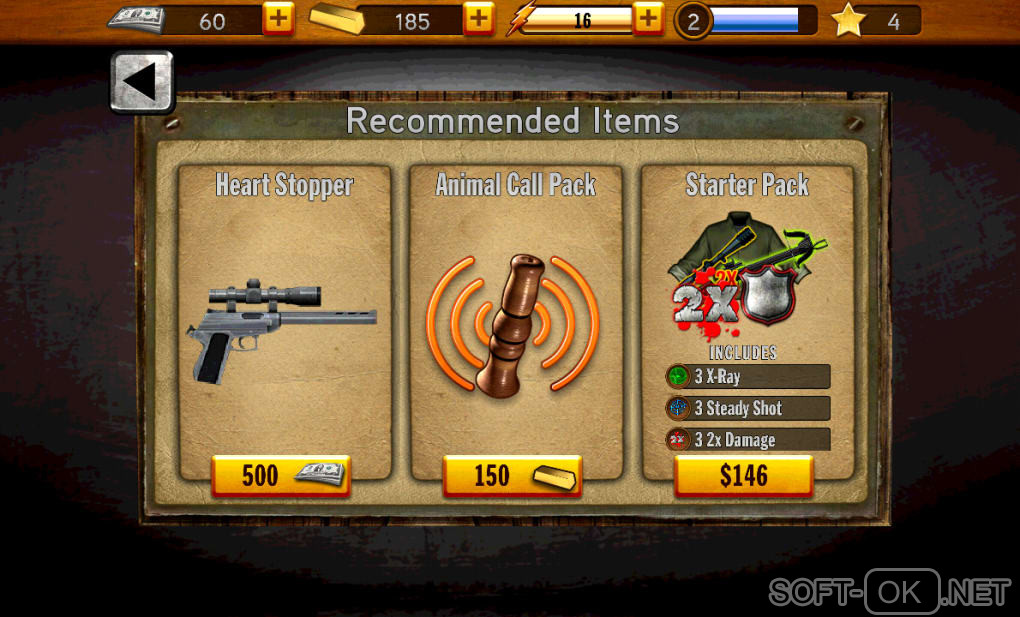This screenshot has width=1020, height=617.
Task: Add more cash with the plus button
Action: coord(278,19)
